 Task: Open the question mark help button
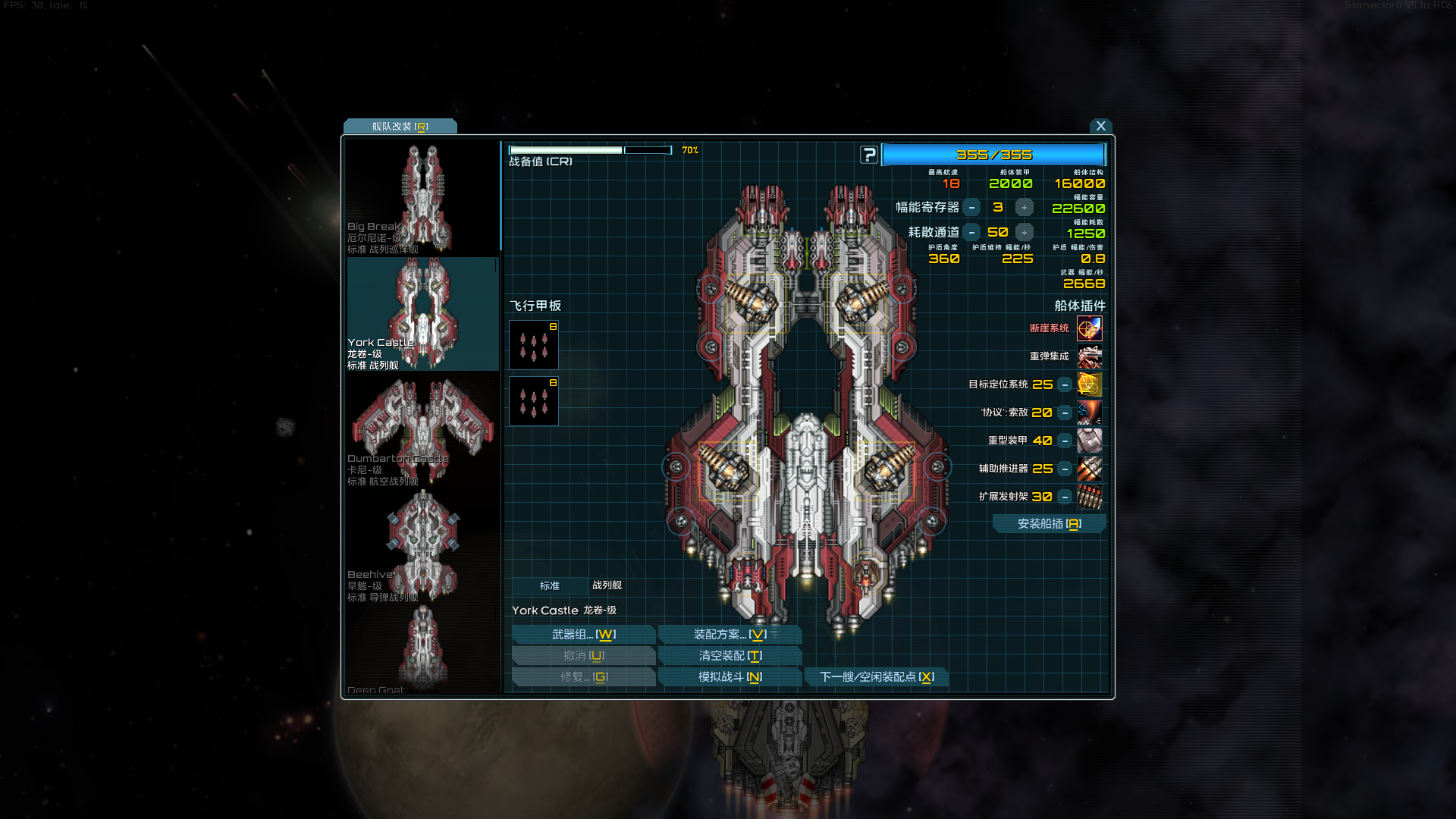[x=869, y=155]
